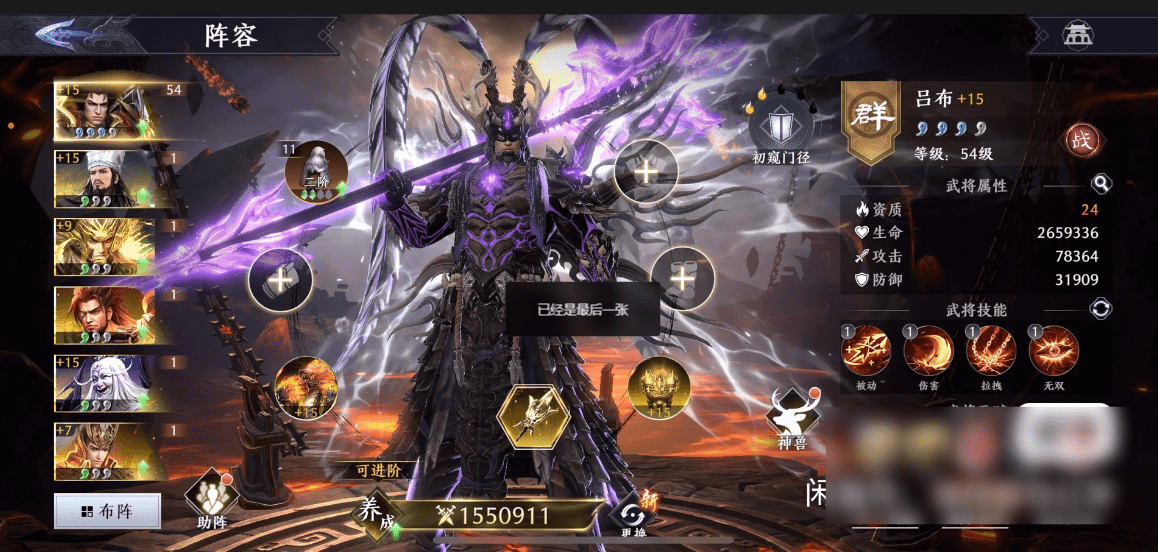The image size is (1158, 552).
Task: Open the home pagoda icon
Action: pyautogui.click(x=1077, y=35)
